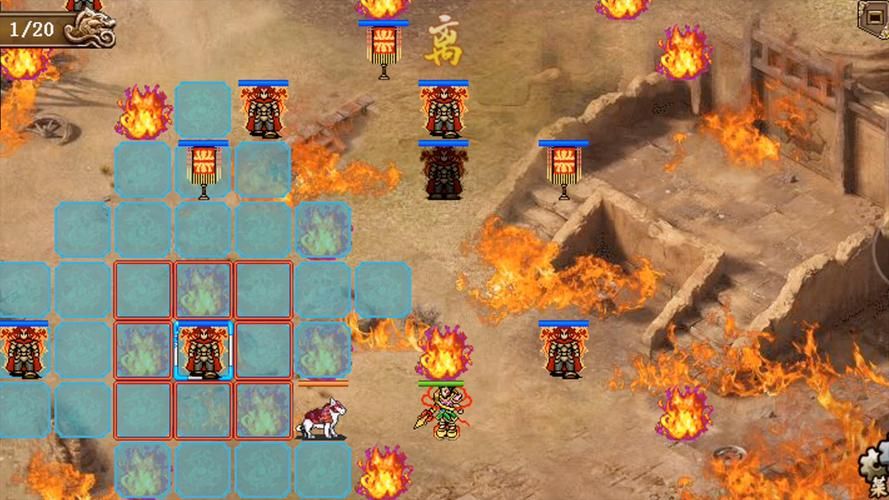The height and width of the screenshot is (500, 889).
Task: Select the highlighted red-armored unit on the cyan-bordered tile
Action: (203, 351)
